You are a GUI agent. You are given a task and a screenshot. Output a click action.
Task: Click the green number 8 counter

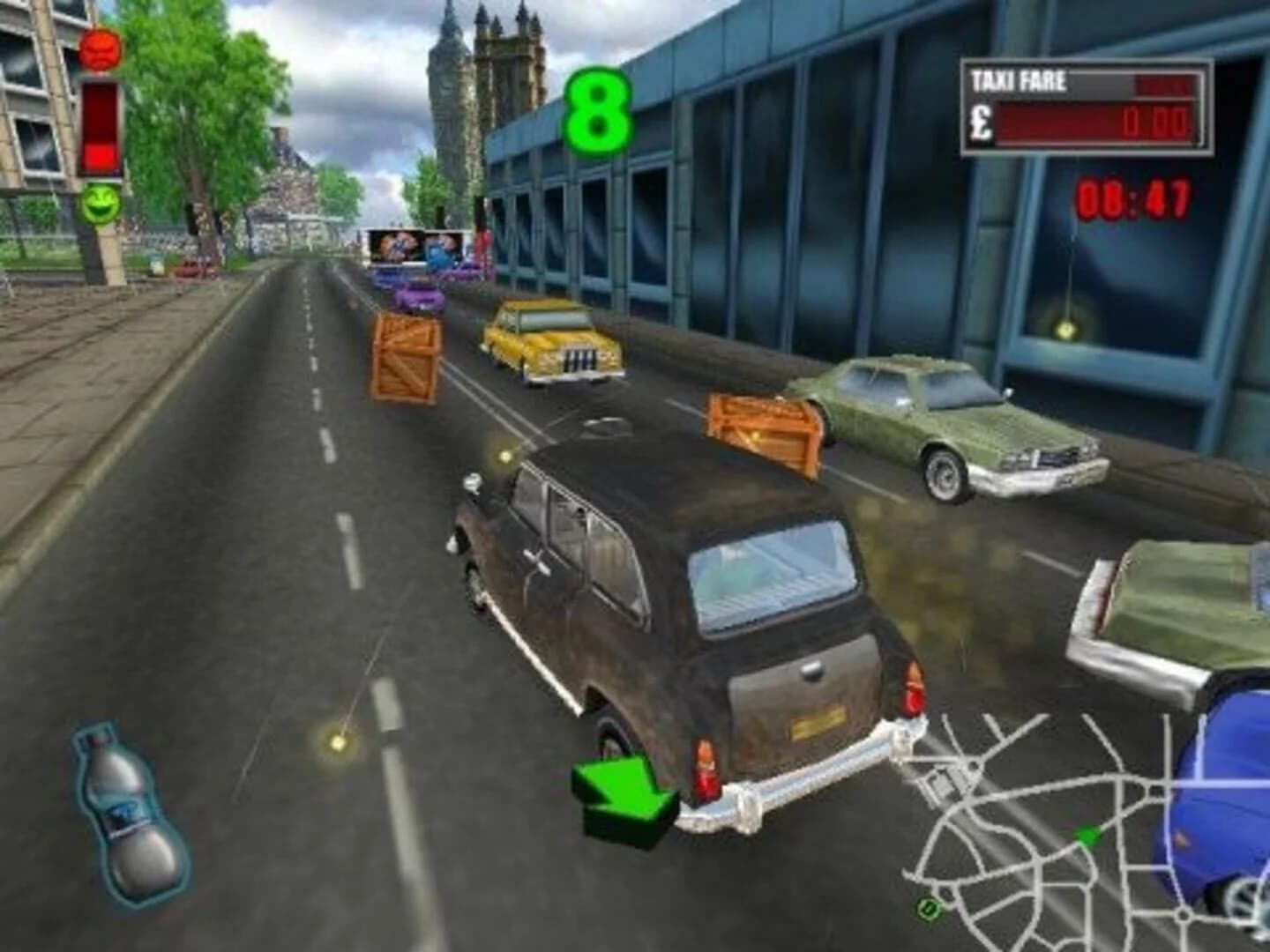(x=600, y=110)
